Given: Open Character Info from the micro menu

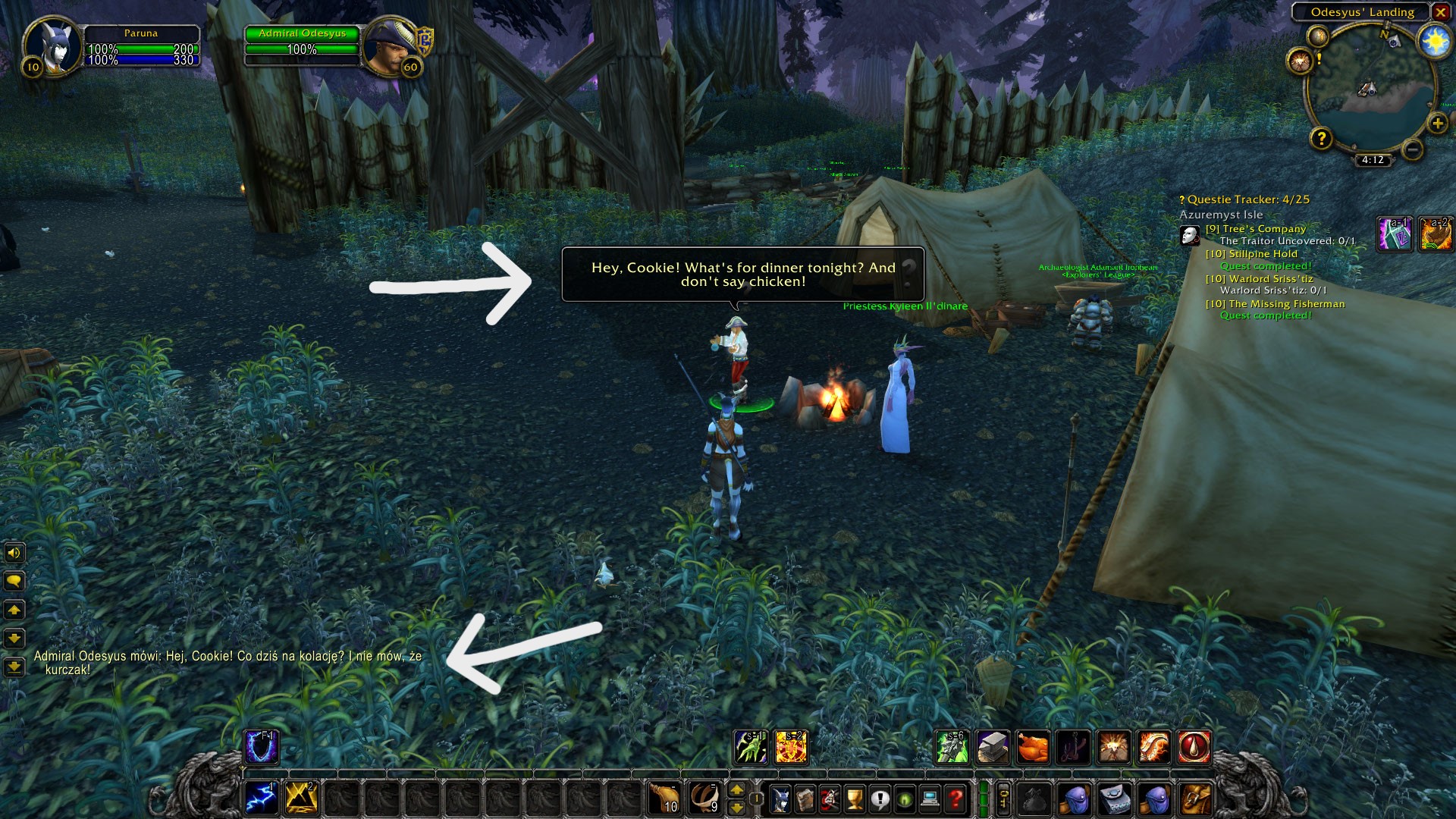Looking at the screenshot, I should click(781, 797).
